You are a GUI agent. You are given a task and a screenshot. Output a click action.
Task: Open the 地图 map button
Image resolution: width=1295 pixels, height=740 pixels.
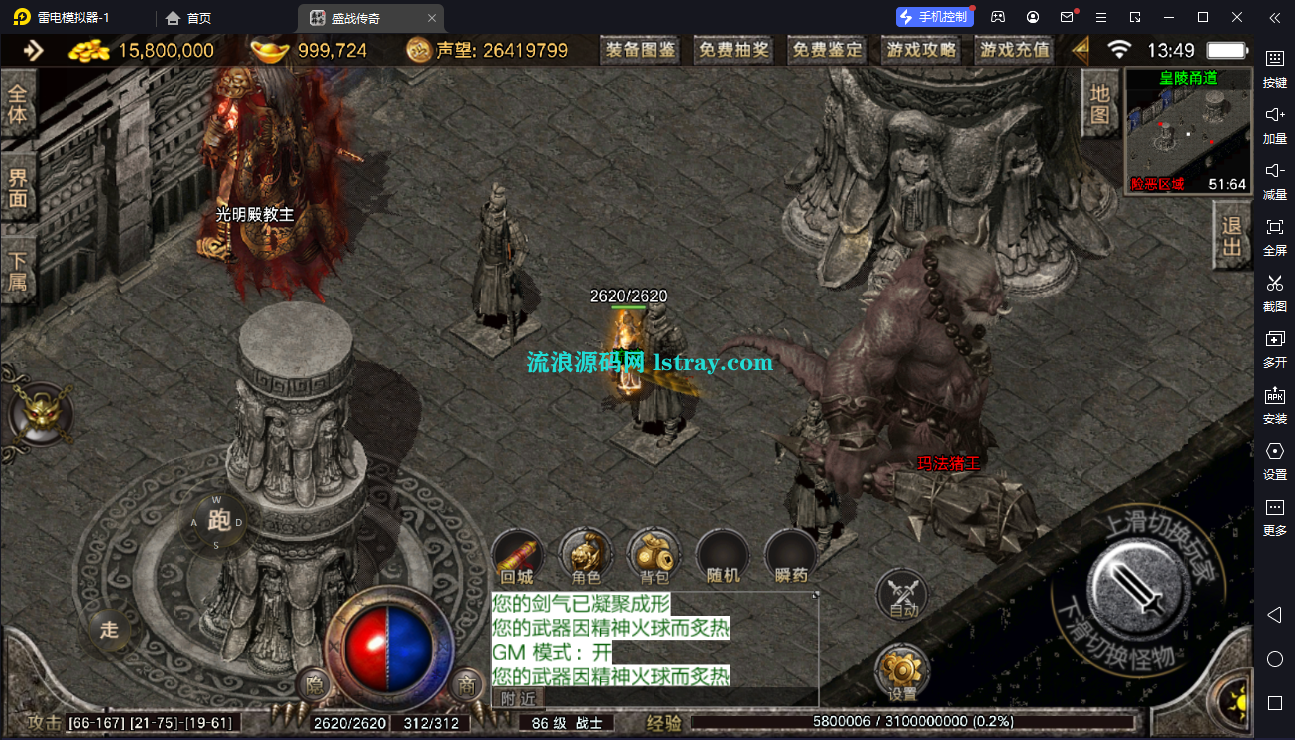(1099, 104)
